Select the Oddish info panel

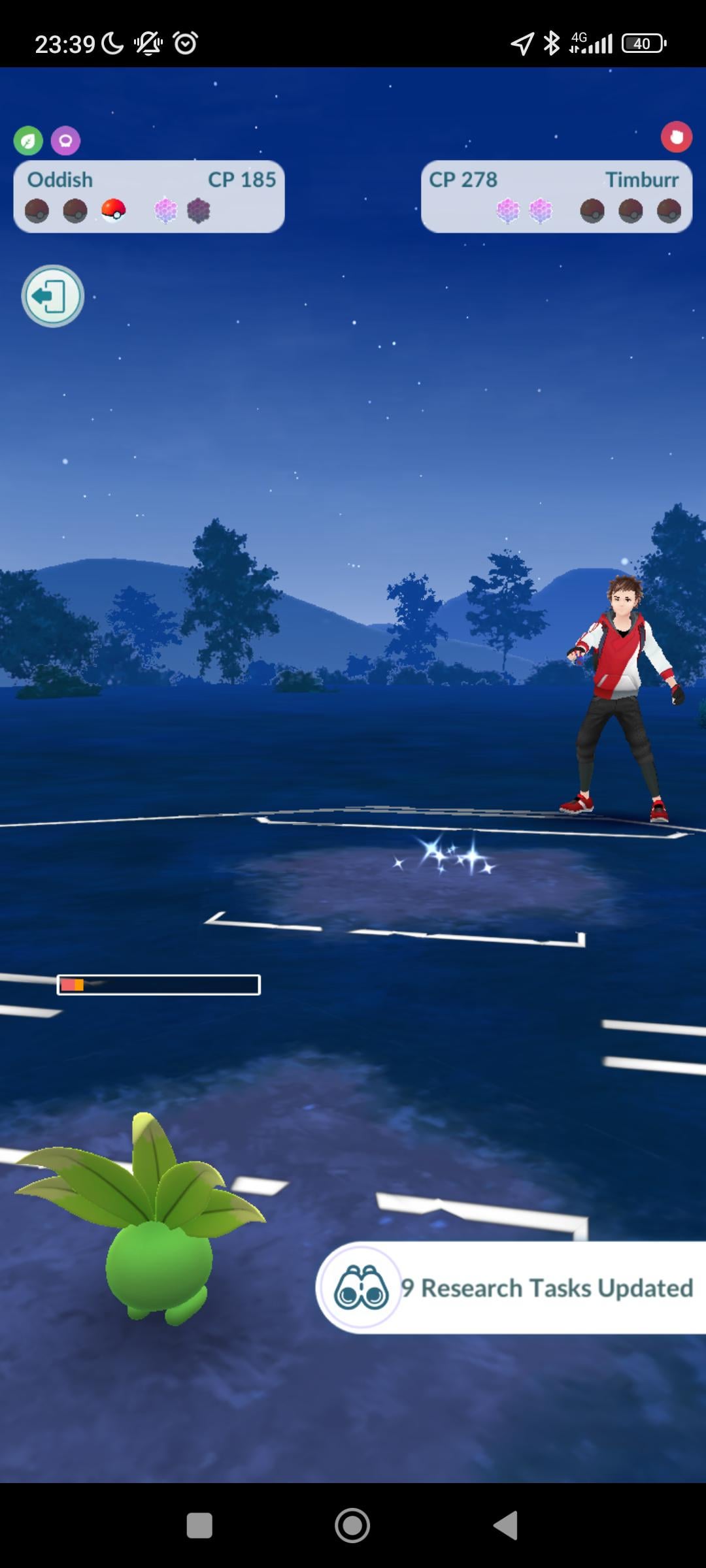149,196
